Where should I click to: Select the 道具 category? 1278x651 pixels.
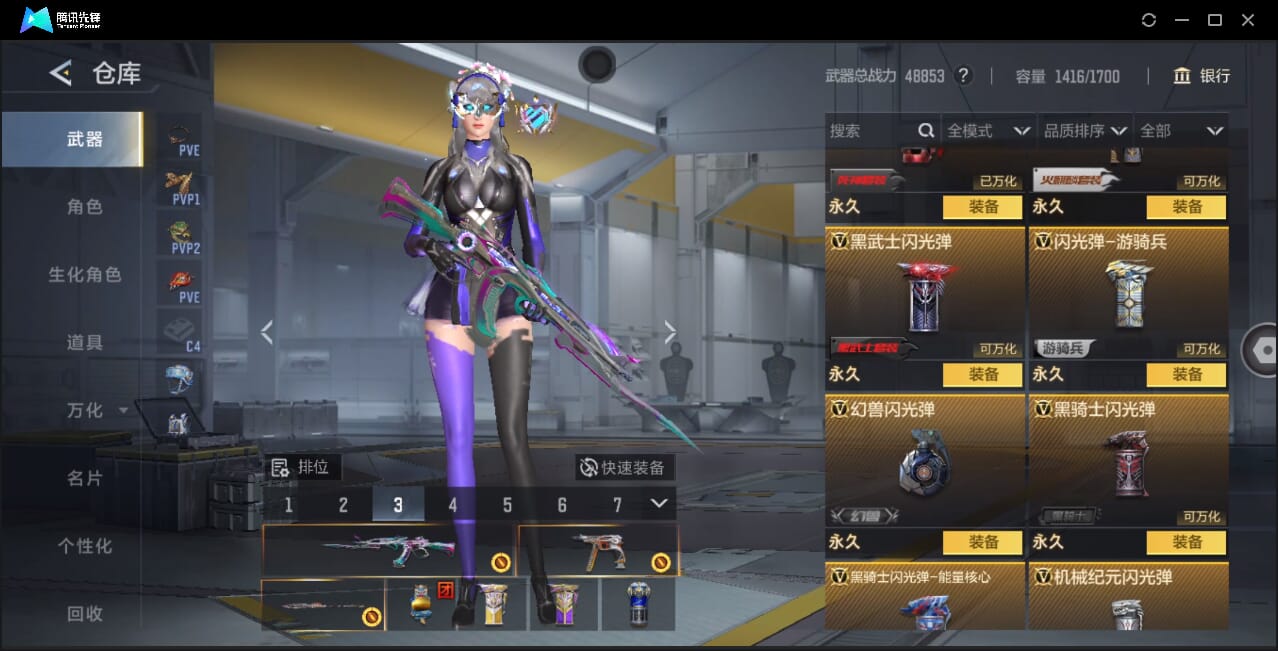(x=85, y=343)
